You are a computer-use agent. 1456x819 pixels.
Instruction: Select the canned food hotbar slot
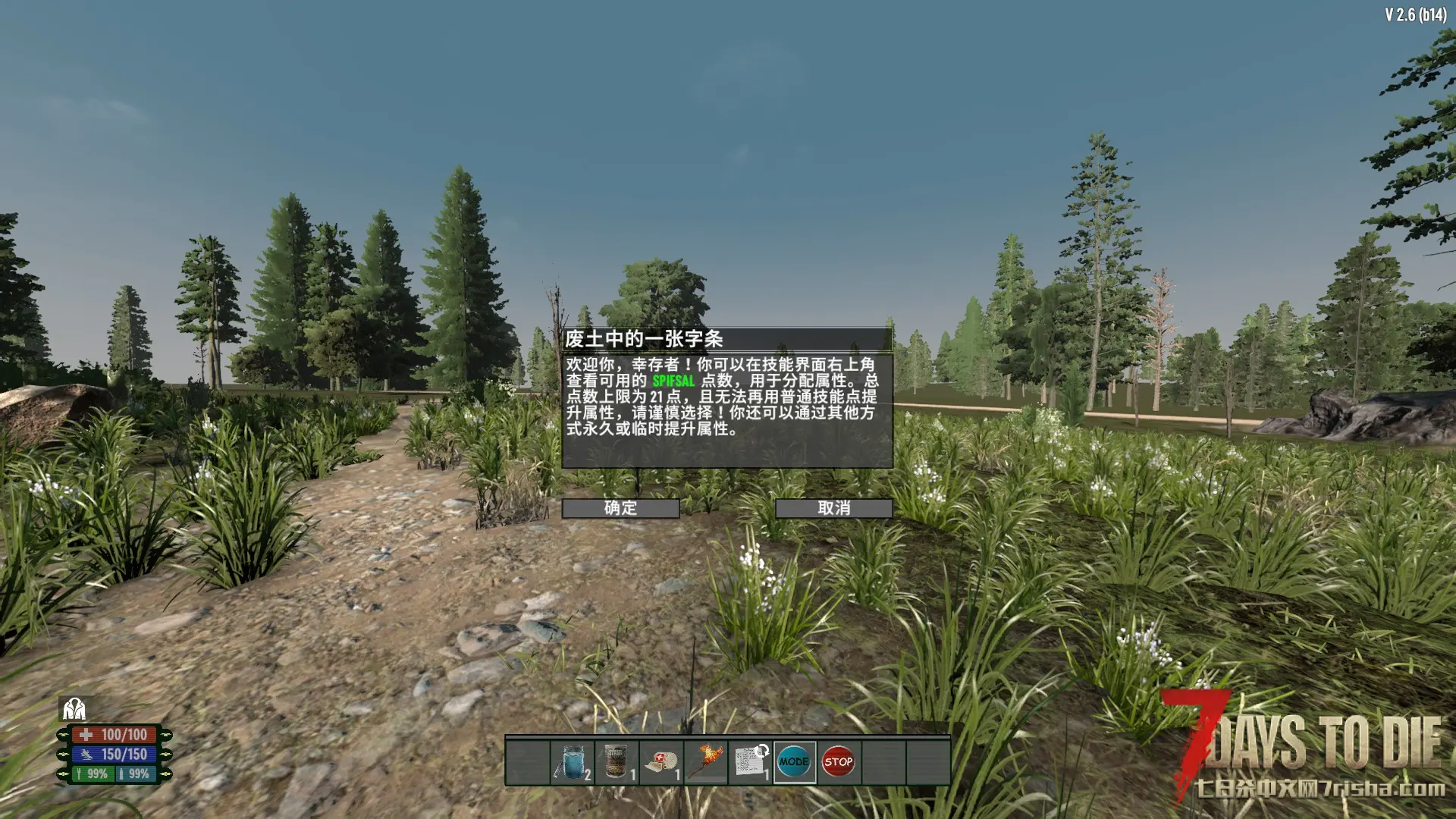[x=617, y=762]
